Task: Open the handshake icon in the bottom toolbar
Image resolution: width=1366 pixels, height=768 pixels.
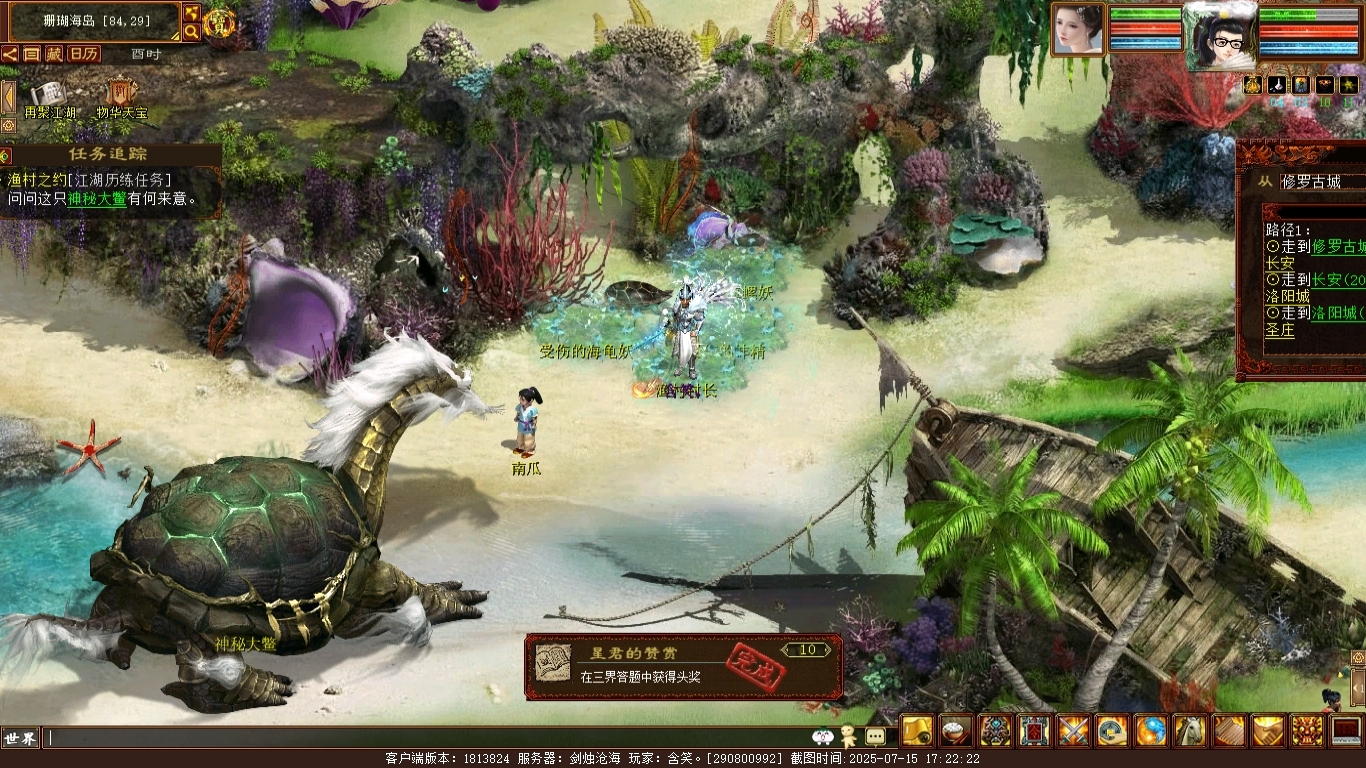Action: tap(1269, 732)
